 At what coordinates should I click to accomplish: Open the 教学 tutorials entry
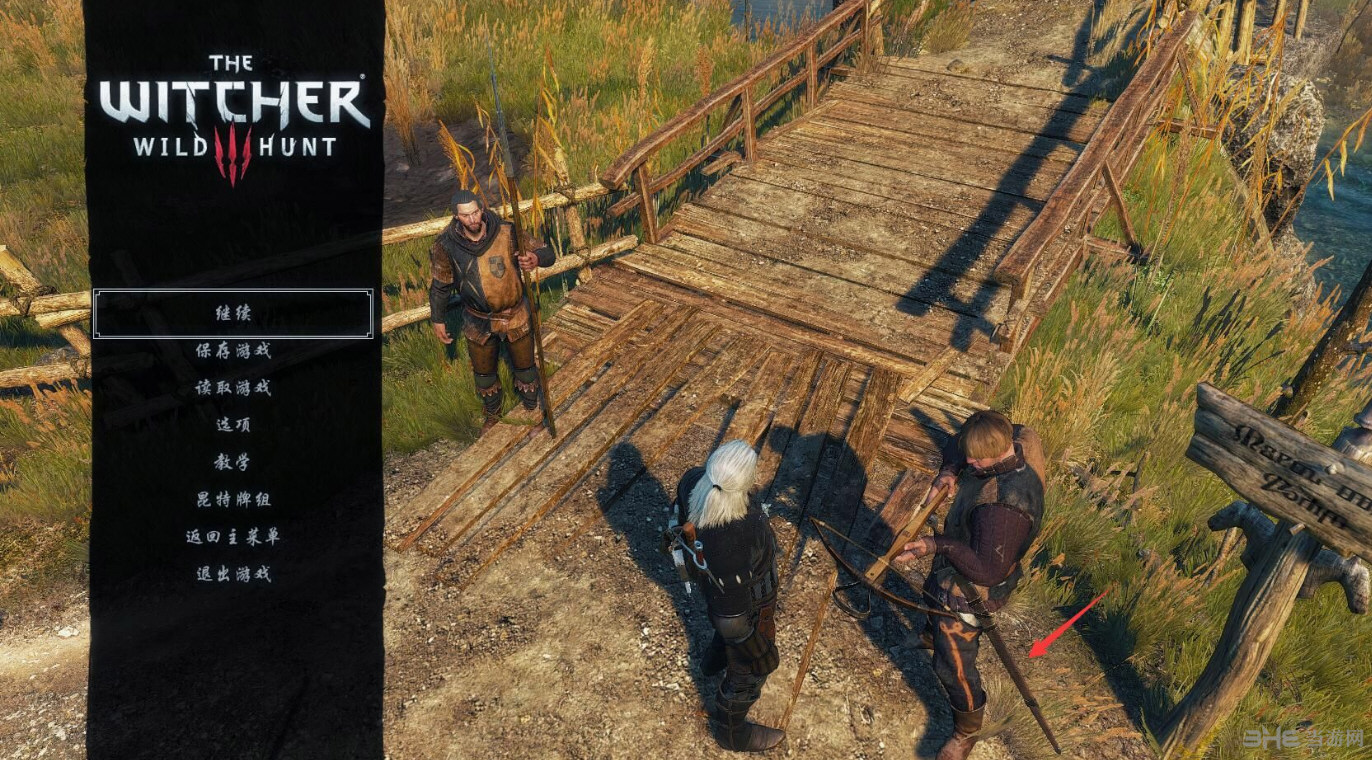(232, 461)
